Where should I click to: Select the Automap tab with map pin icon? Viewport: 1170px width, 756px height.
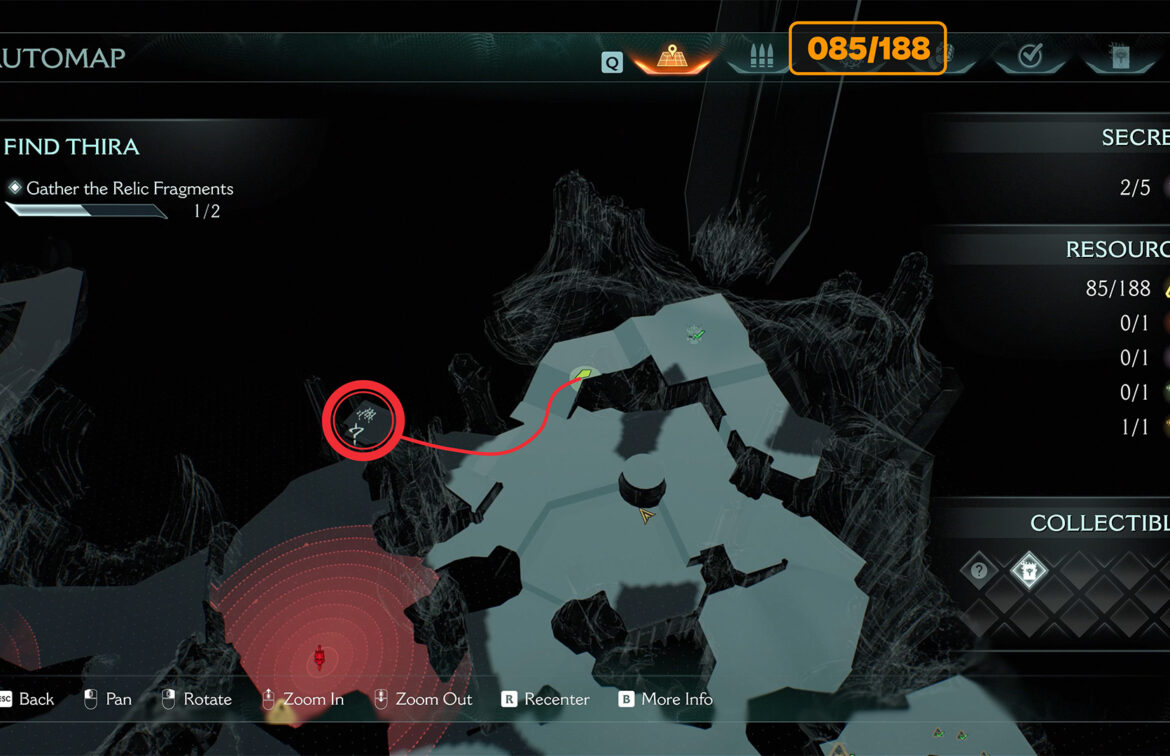[669, 56]
